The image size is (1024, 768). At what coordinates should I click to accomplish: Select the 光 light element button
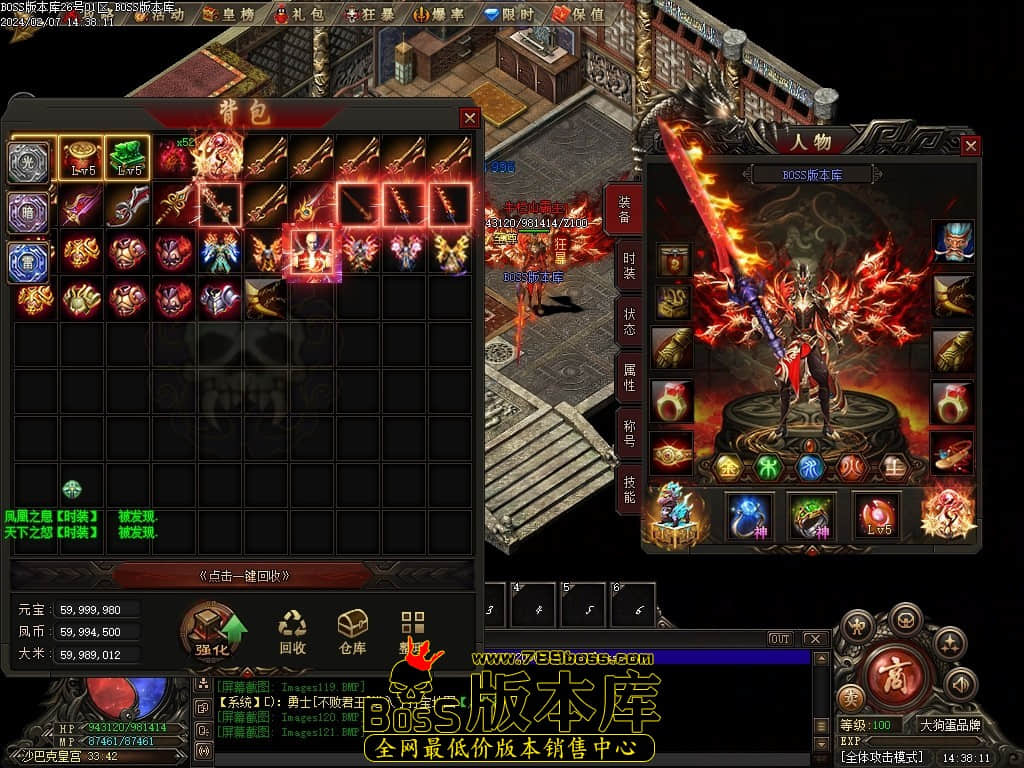tap(28, 162)
